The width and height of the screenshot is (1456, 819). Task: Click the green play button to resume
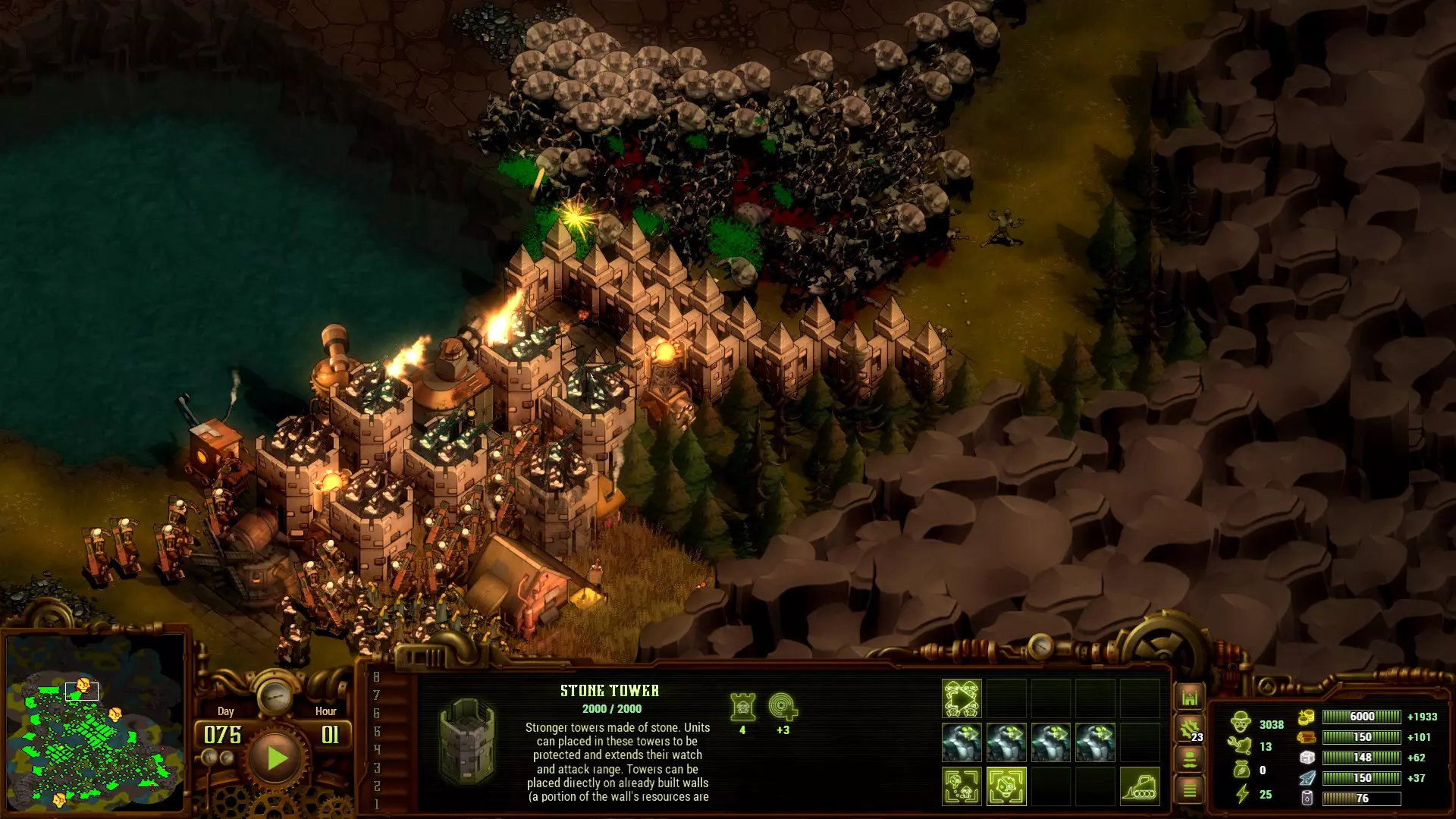click(275, 758)
